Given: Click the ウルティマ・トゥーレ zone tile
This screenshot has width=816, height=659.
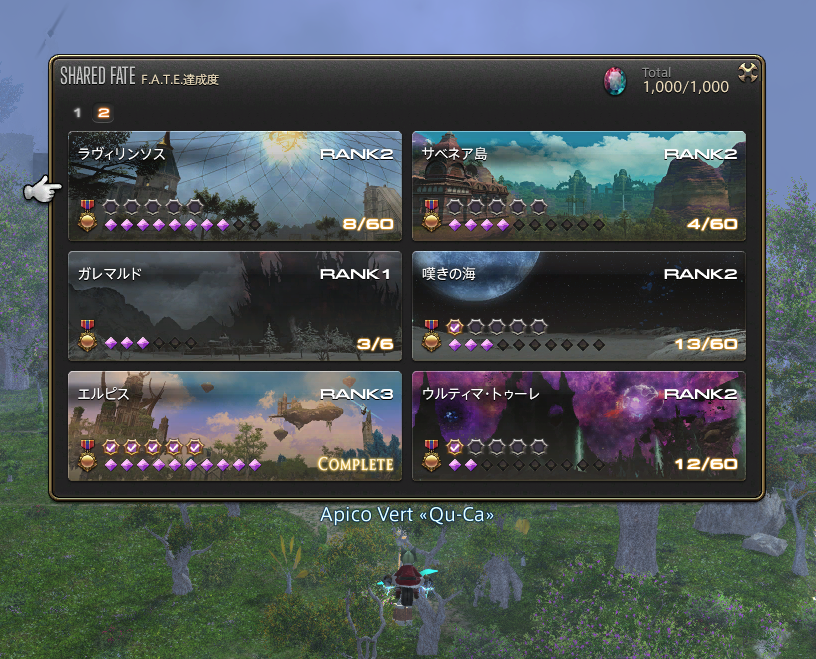Looking at the screenshot, I should (579, 426).
